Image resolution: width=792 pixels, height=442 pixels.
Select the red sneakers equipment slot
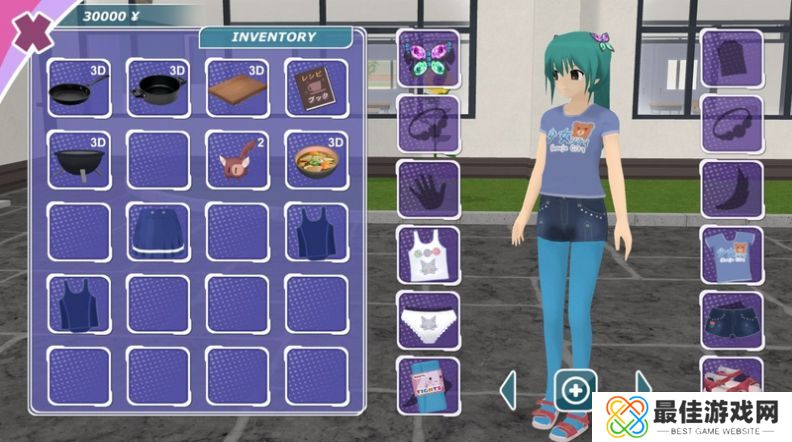pyautogui.click(x=732, y=380)
